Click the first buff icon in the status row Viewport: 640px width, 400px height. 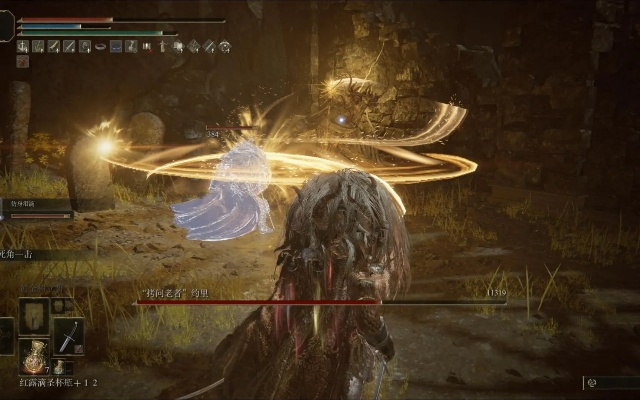point(22,46)
